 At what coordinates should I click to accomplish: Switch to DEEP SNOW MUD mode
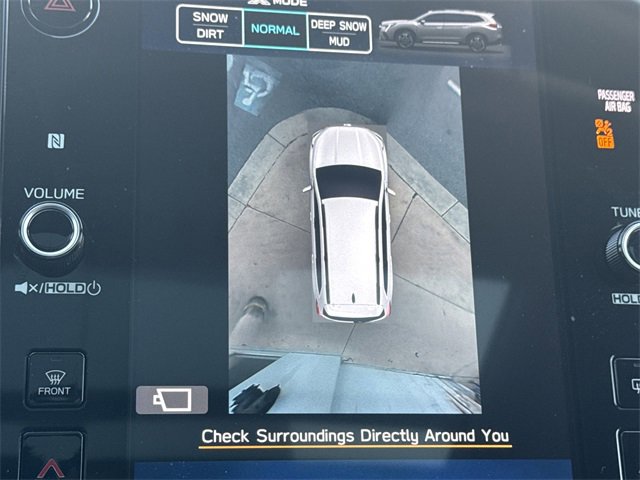click(x=338, y=31)
